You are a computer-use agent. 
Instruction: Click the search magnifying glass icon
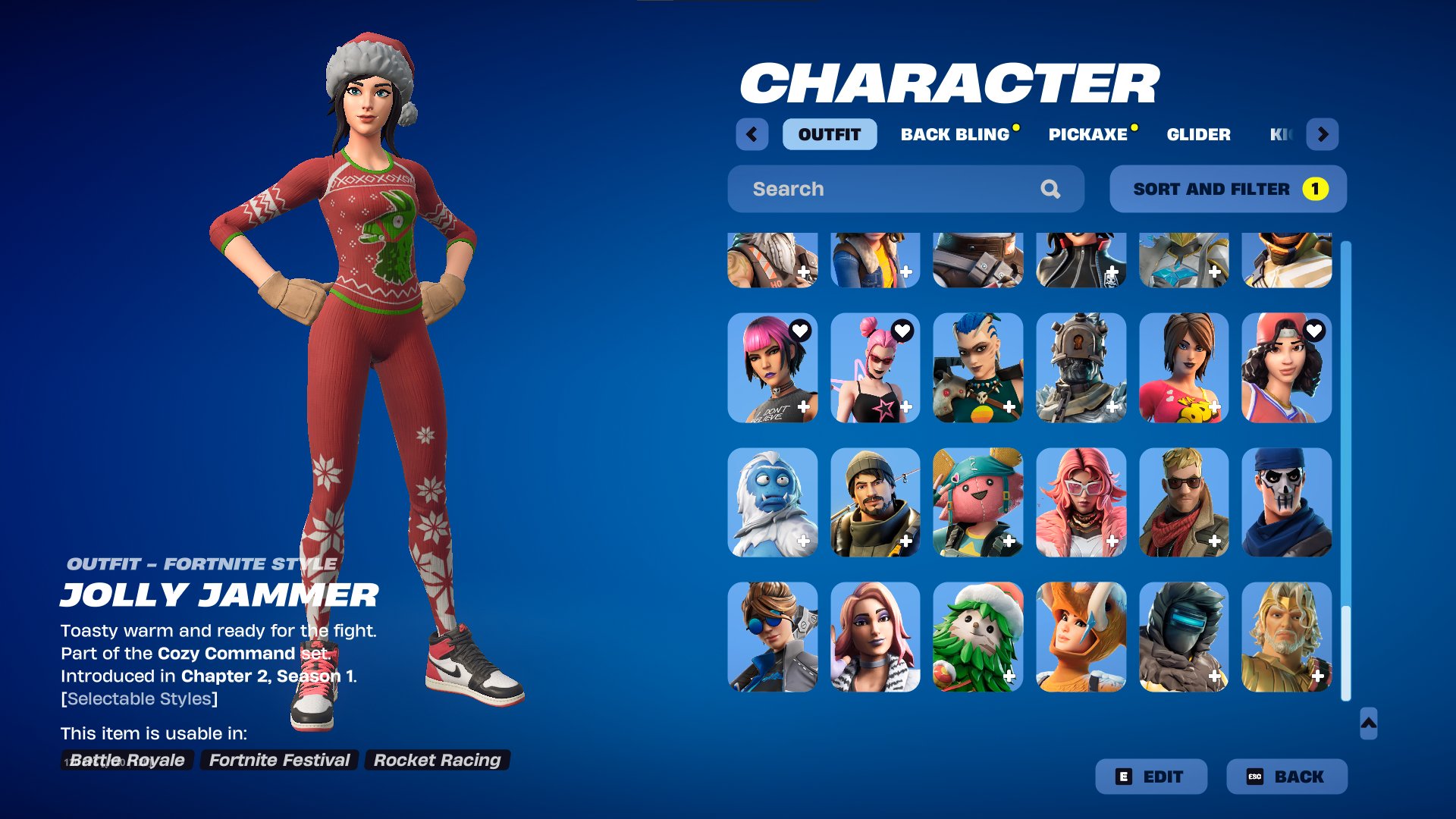(1050, 189)
